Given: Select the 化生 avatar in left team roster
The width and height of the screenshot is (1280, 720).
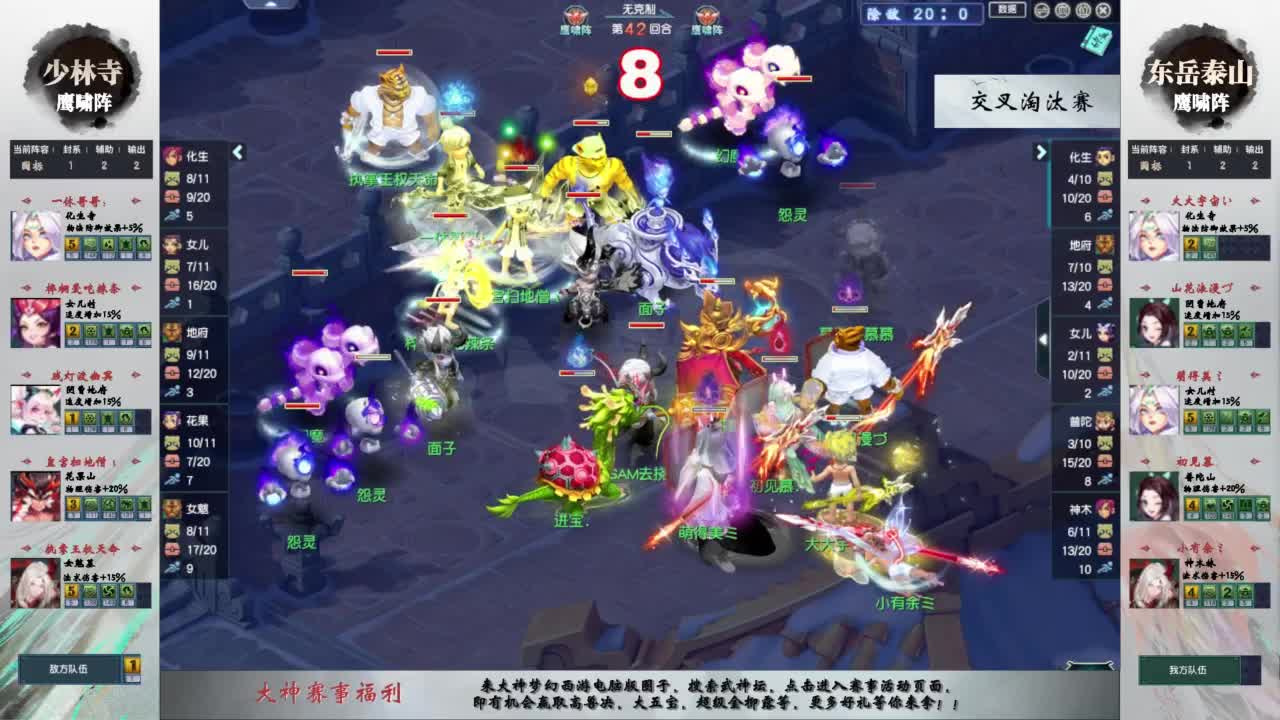Looking at the screenshot, I should (x=172, y=158).
